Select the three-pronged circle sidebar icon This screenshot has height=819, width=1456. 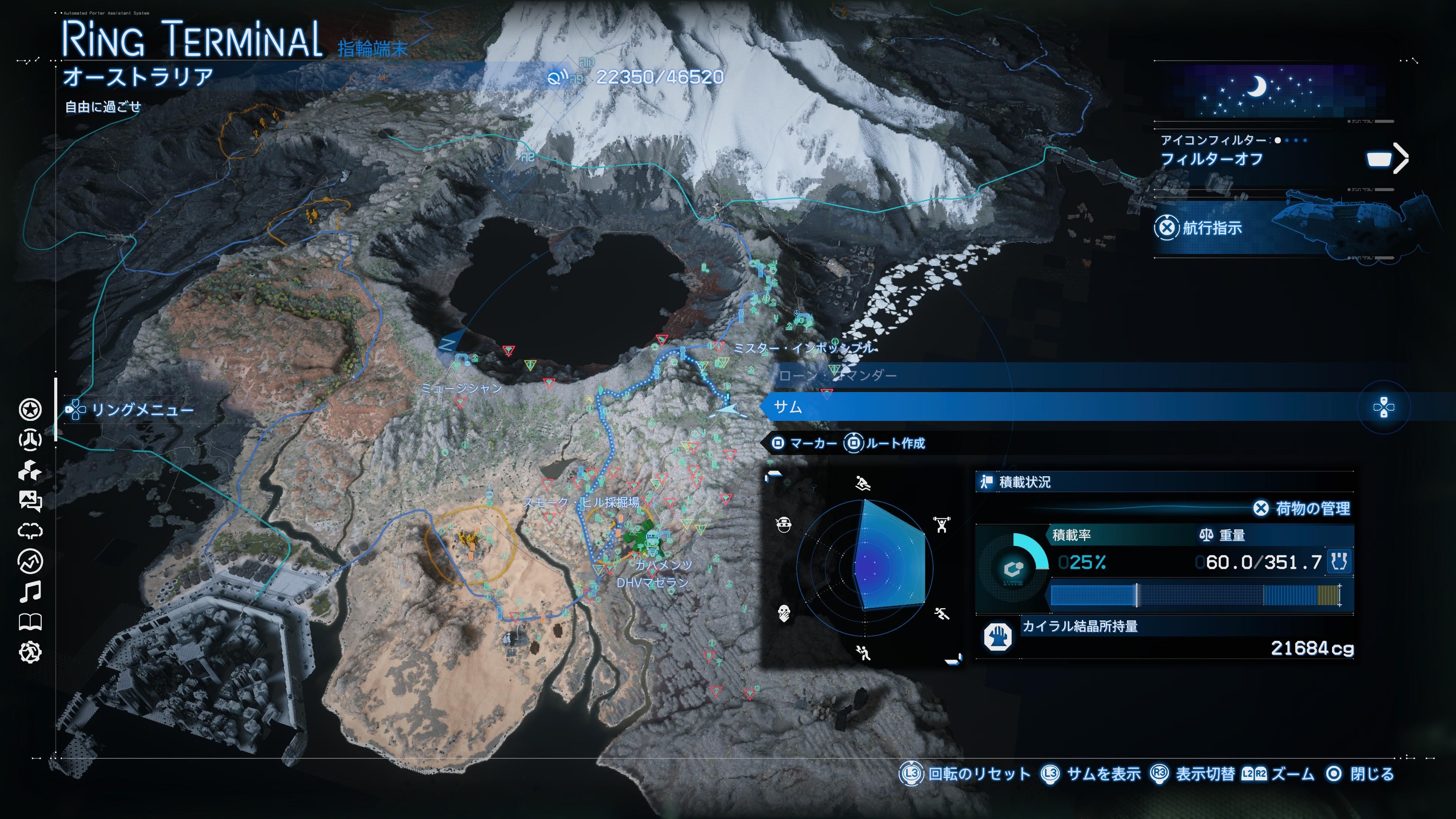[x=30, y=440]
